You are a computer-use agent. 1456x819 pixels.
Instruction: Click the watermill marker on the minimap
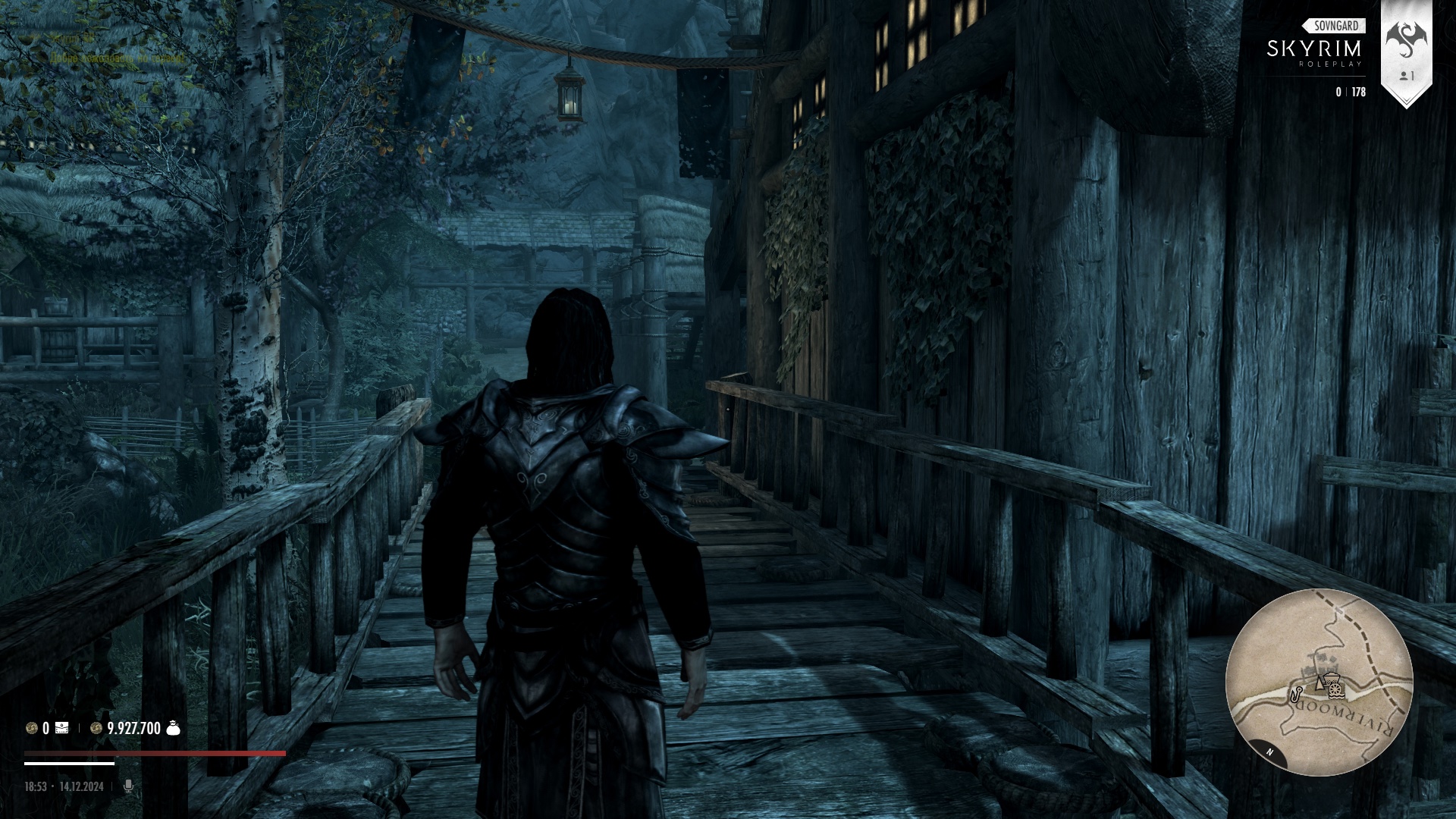(1335, 690)
